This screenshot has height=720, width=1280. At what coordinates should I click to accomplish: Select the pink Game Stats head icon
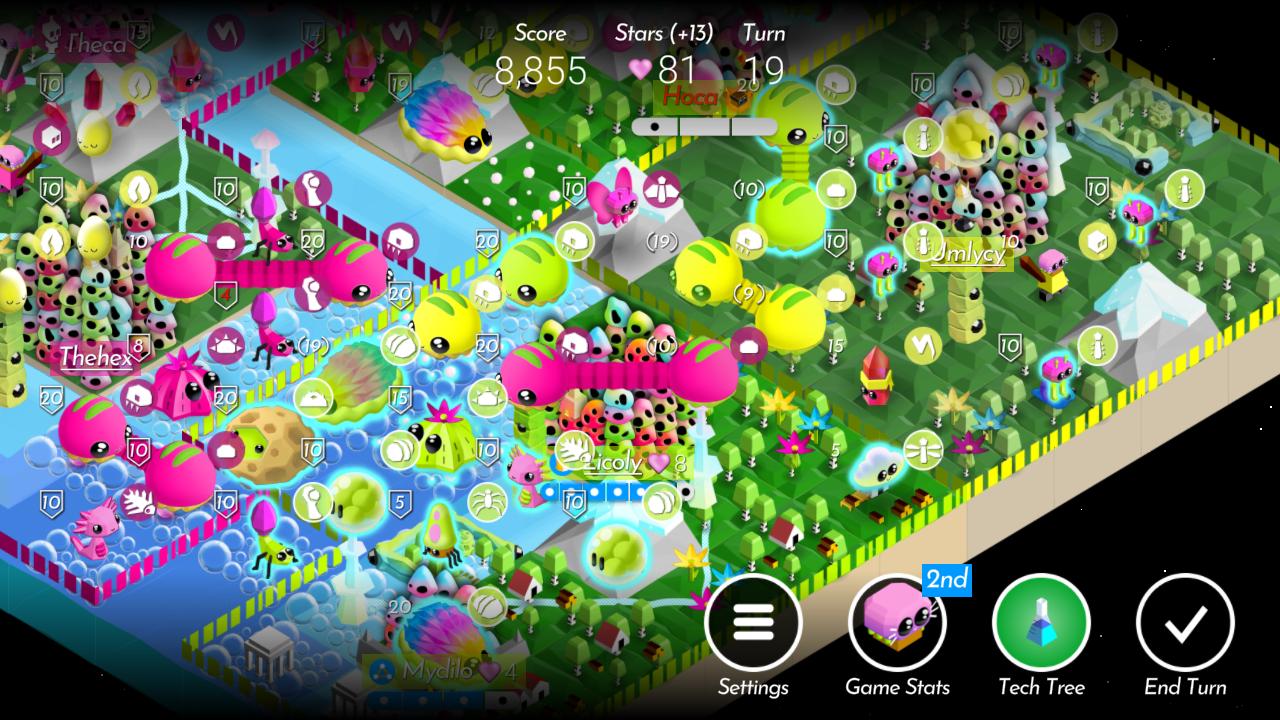(x=895, y=625)
